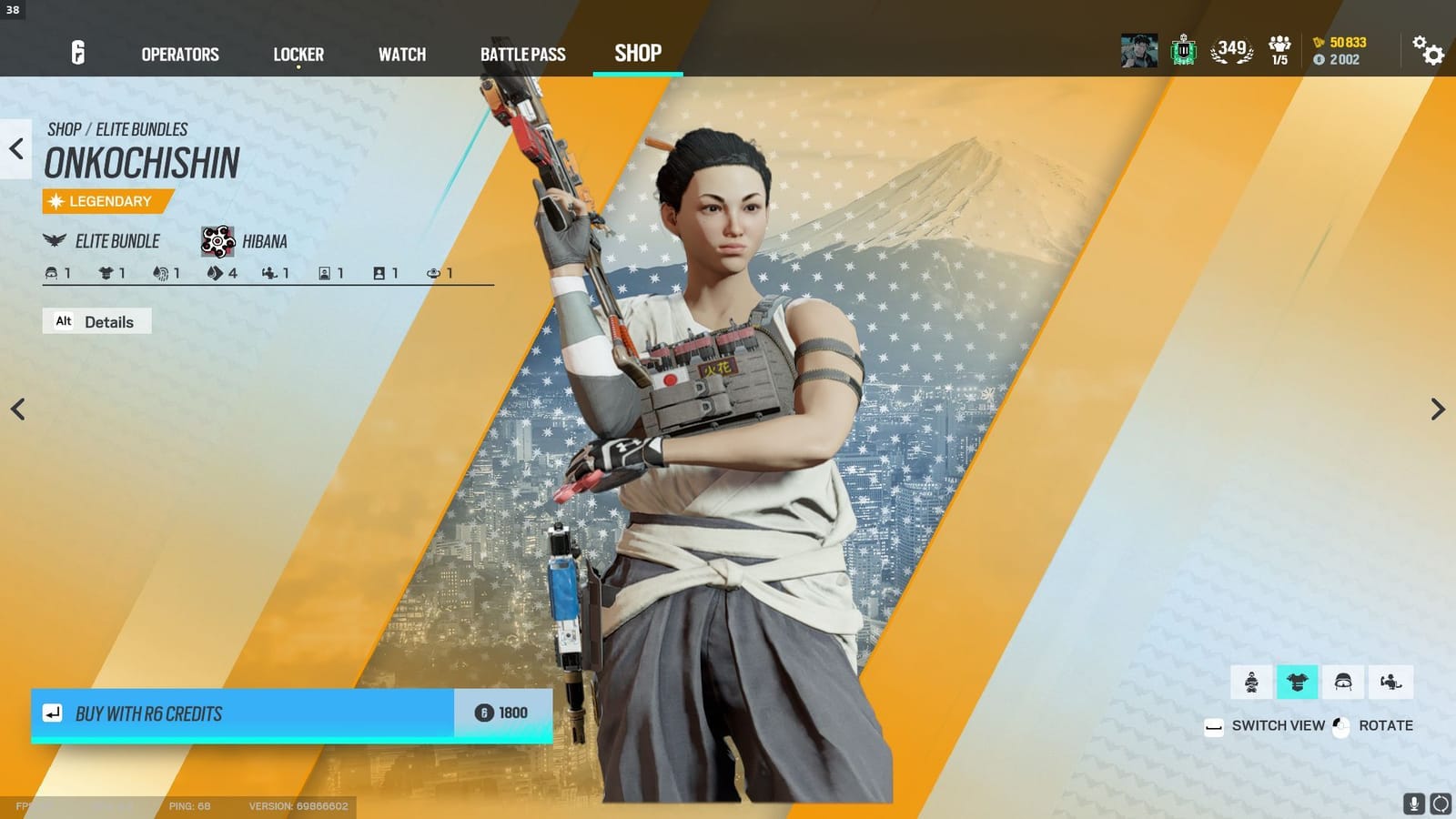Click the green rank emblem
1456x819 pixels.
pos(1183,51)
